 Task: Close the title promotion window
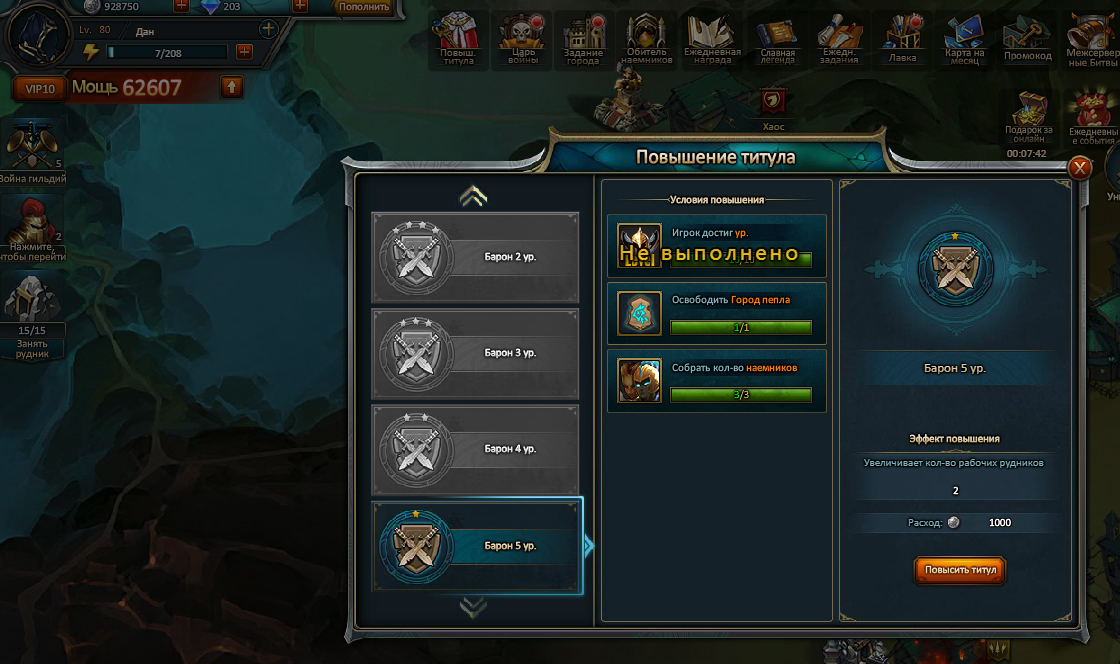pos(1080,168)
